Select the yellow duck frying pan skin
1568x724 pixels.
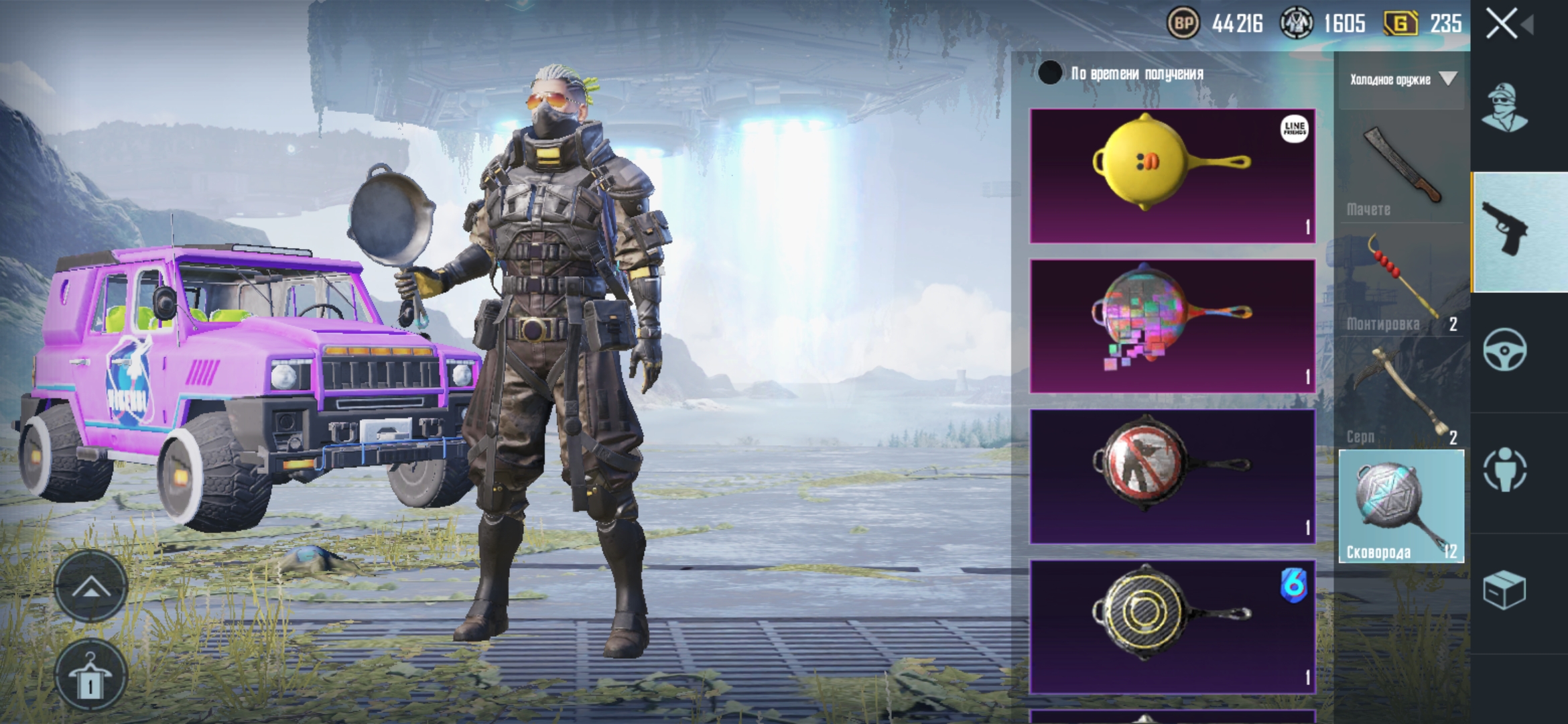pyautogui.click(x=1173, y=176)
